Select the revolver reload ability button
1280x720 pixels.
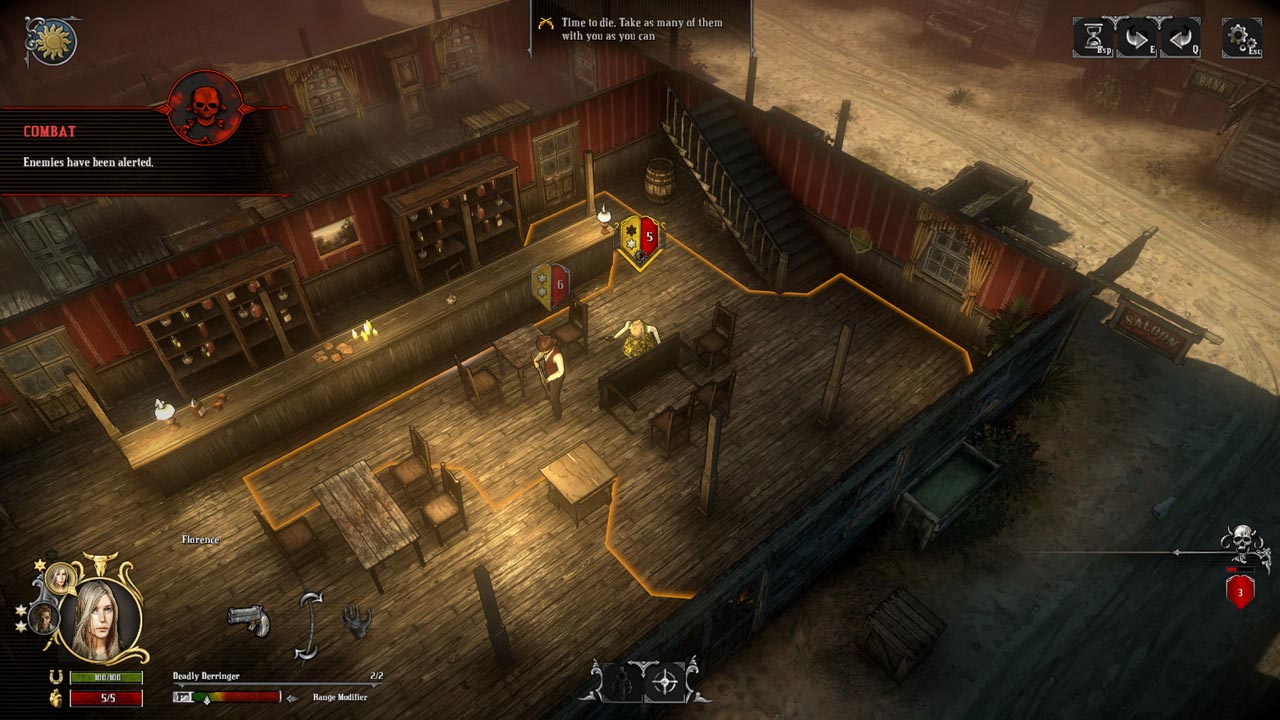click(619, 683)
